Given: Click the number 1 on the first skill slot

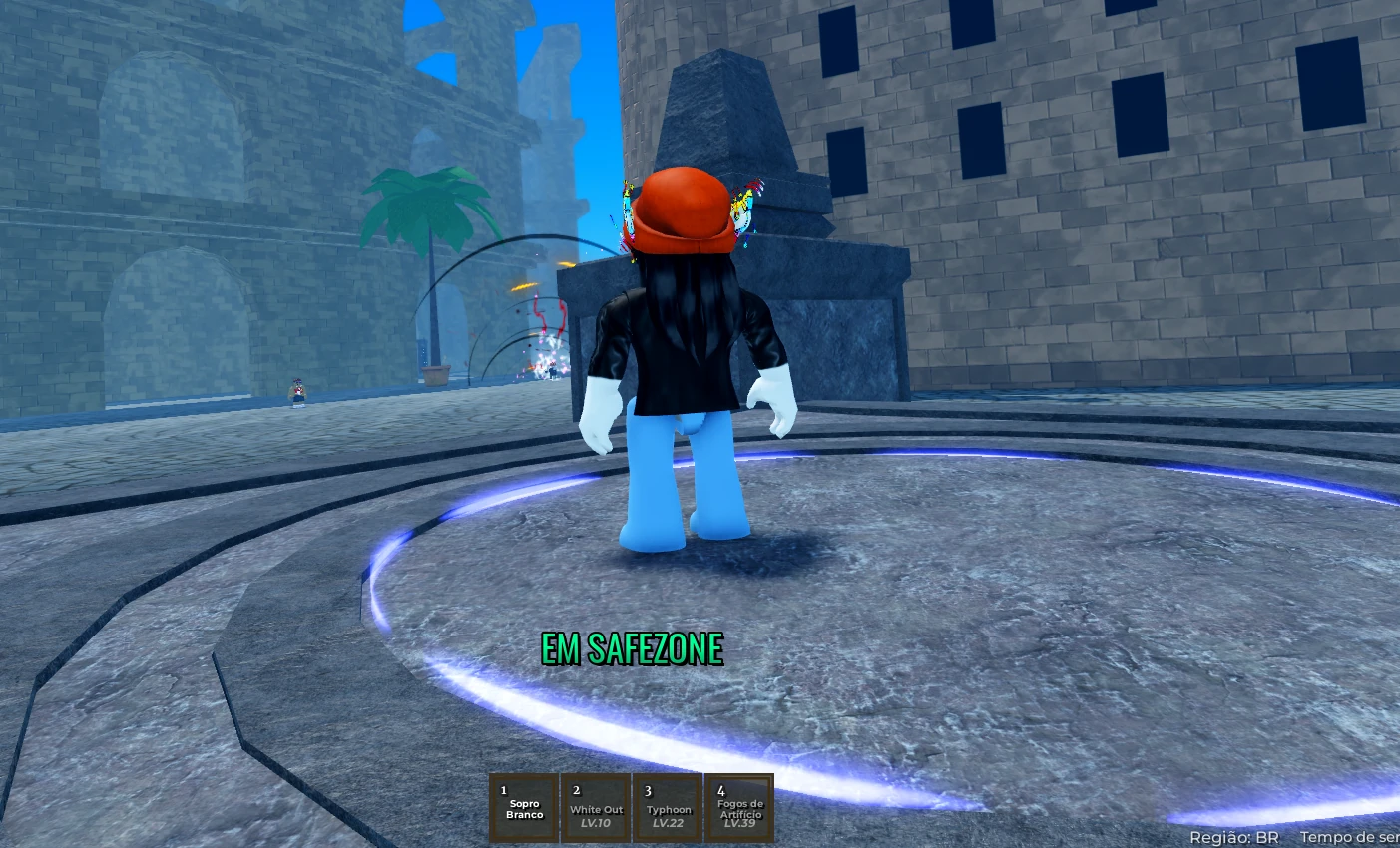Looking at the screenshot, I should point(502,788).
